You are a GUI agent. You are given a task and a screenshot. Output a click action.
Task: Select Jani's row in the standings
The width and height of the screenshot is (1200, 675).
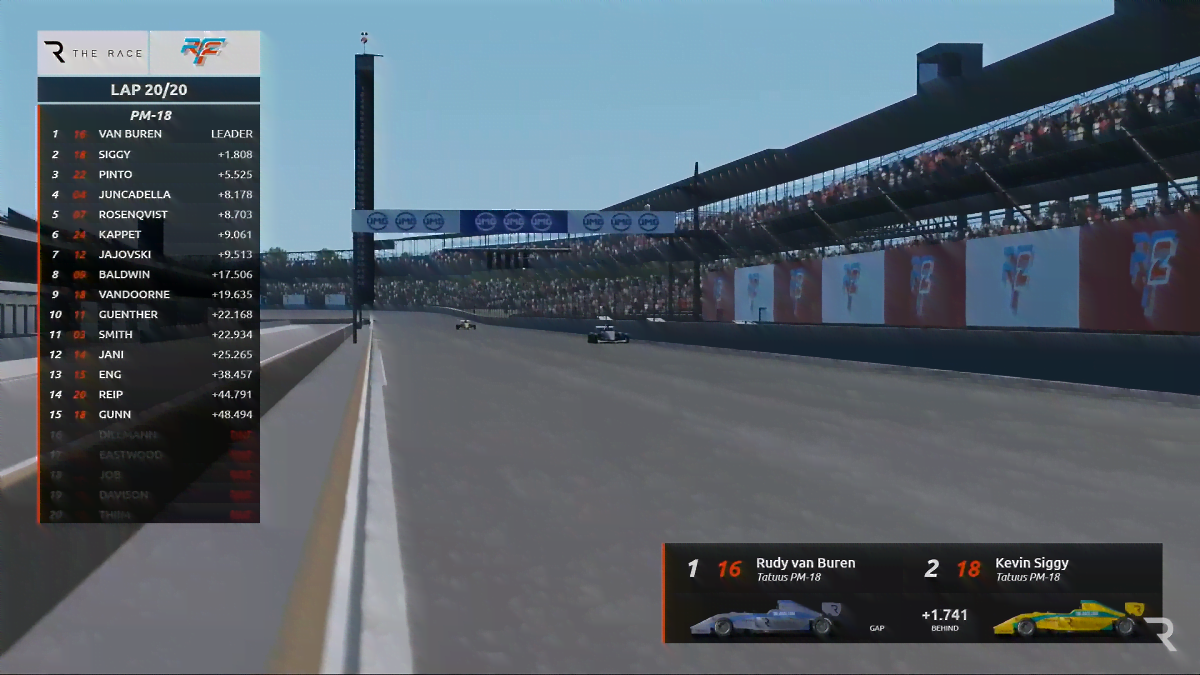[x=150, y=355]
